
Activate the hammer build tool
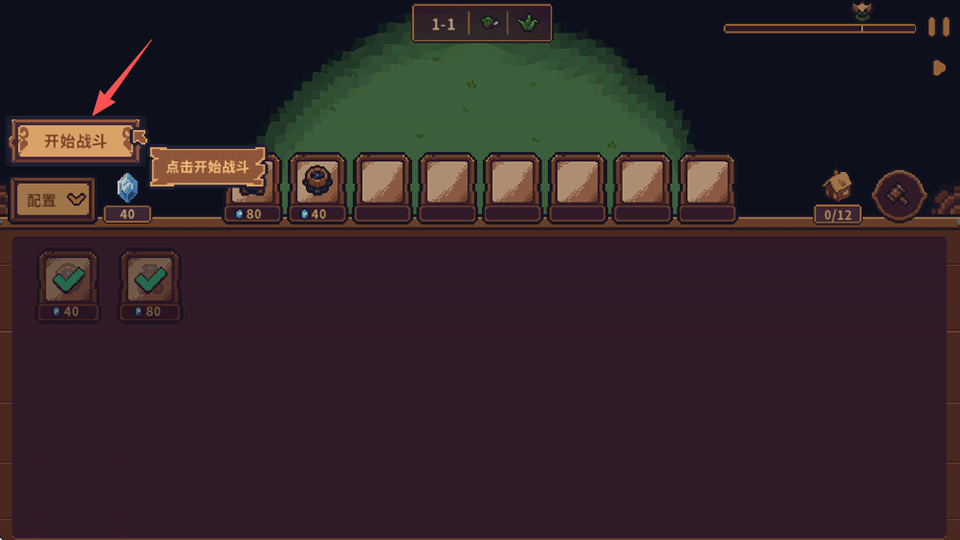coord(897,195)
